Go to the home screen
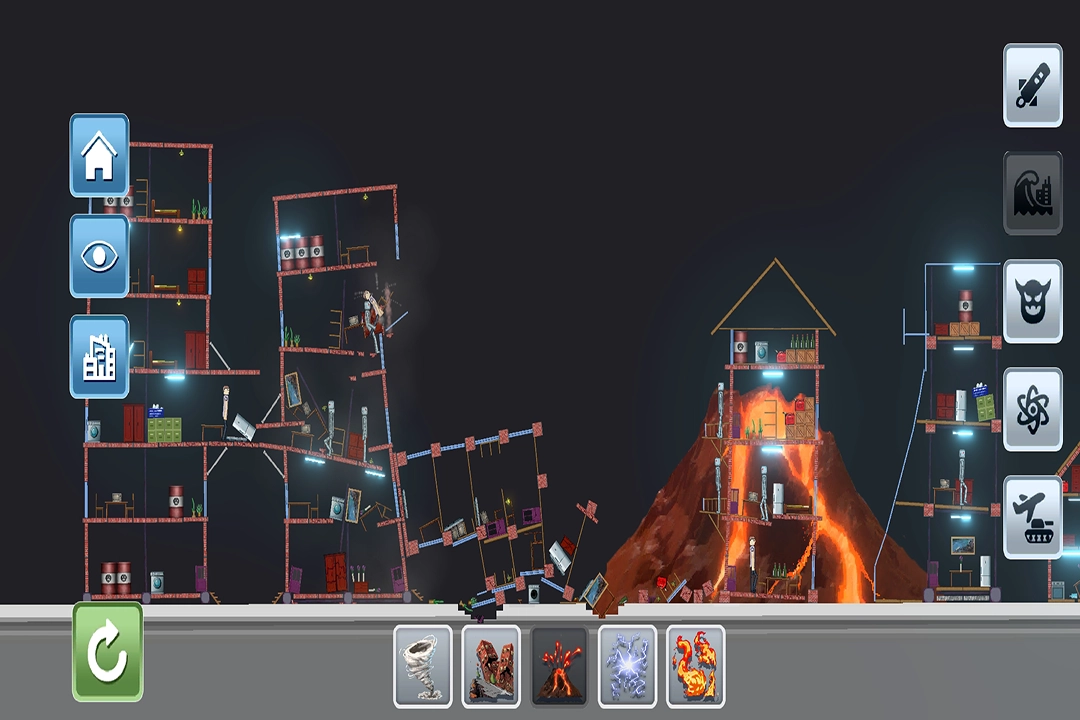The height and width of the screenshot is (720, 1080). (99, 155)
